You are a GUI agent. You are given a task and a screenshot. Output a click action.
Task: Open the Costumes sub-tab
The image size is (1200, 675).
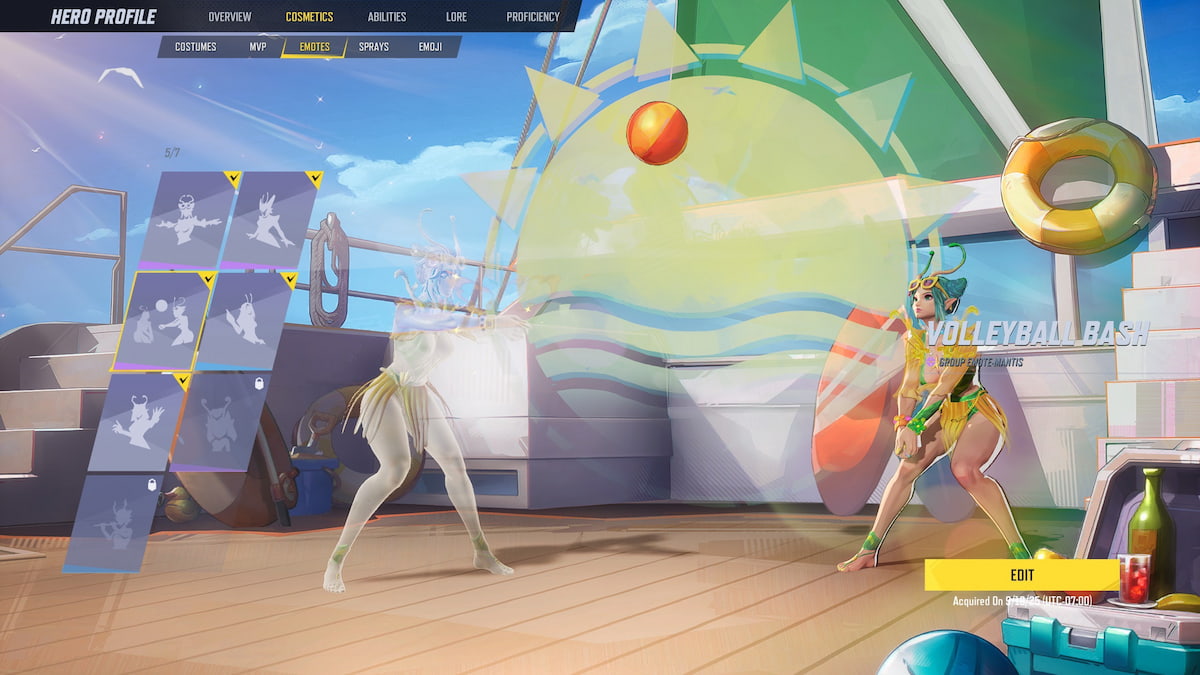pyautogui.click(x=196, y=47)
